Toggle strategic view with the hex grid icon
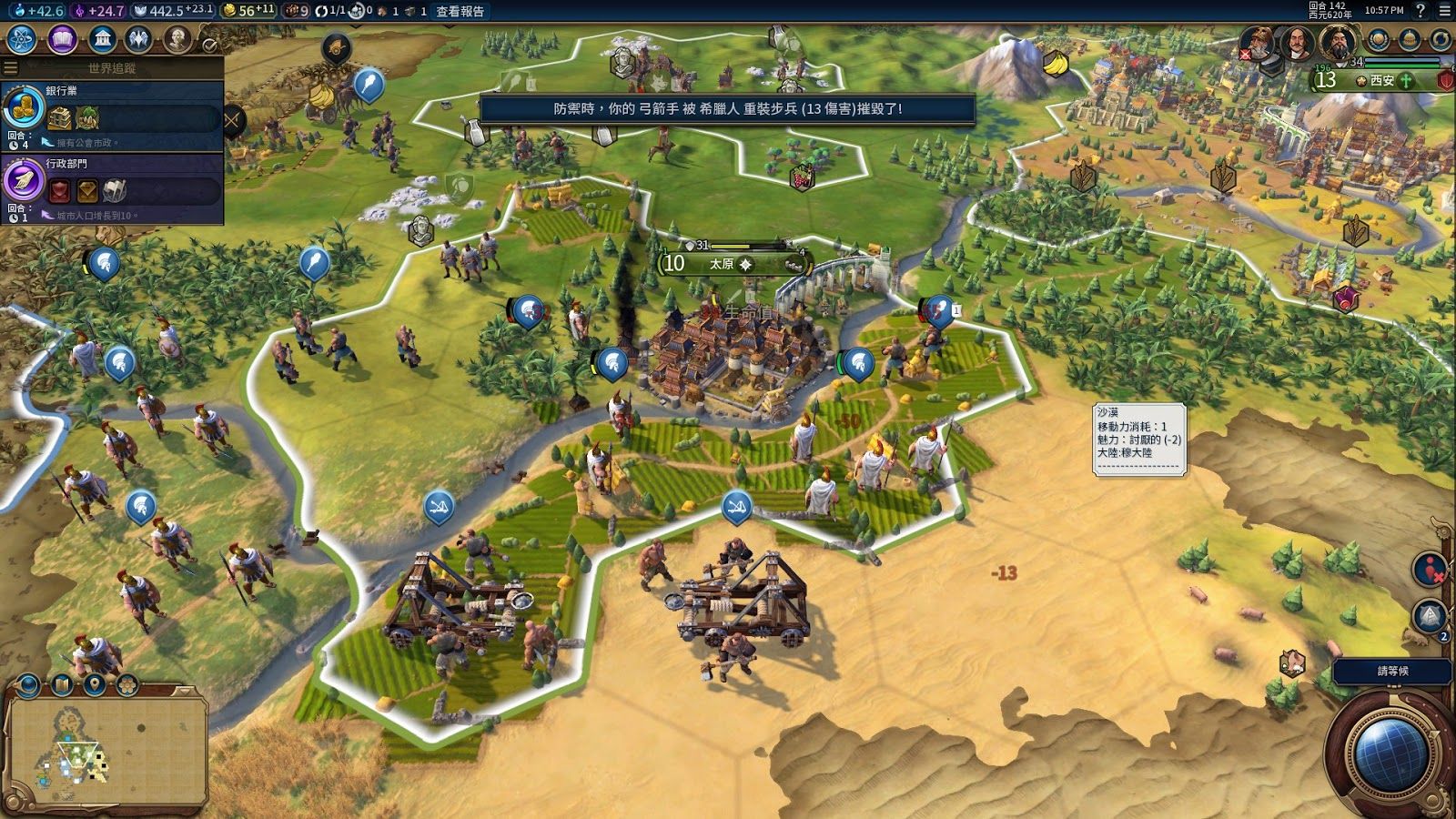Viewport: 1456px width, 819px height. 126,684
